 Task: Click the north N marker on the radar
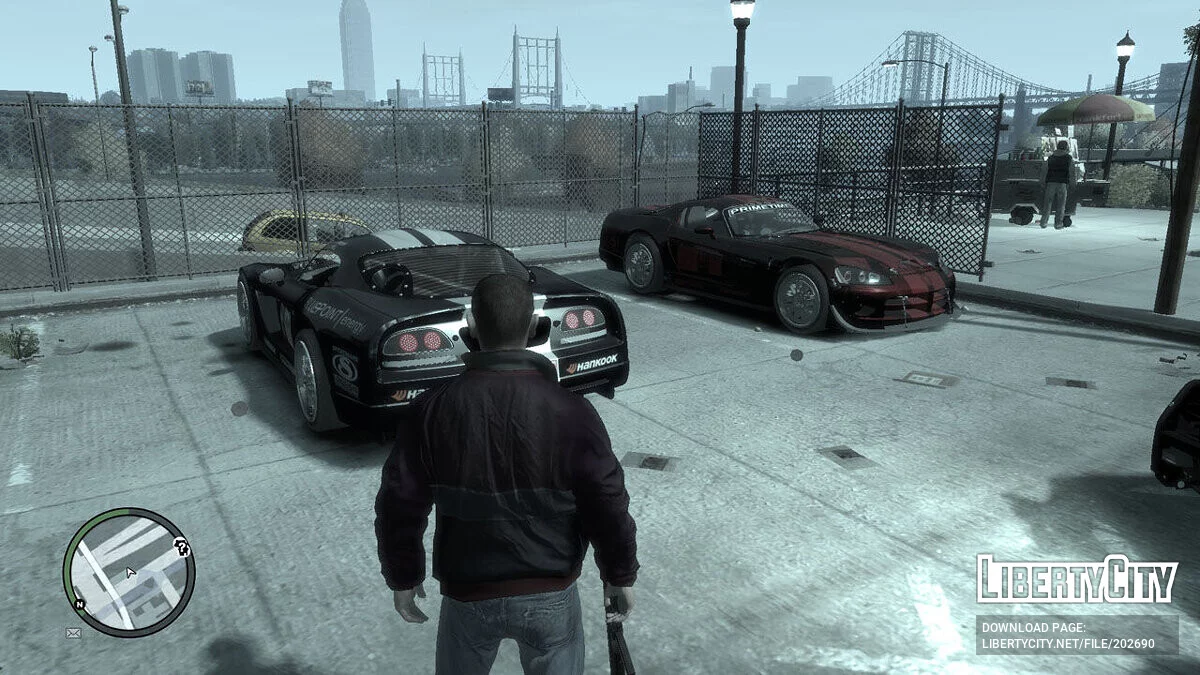(79, 604)
